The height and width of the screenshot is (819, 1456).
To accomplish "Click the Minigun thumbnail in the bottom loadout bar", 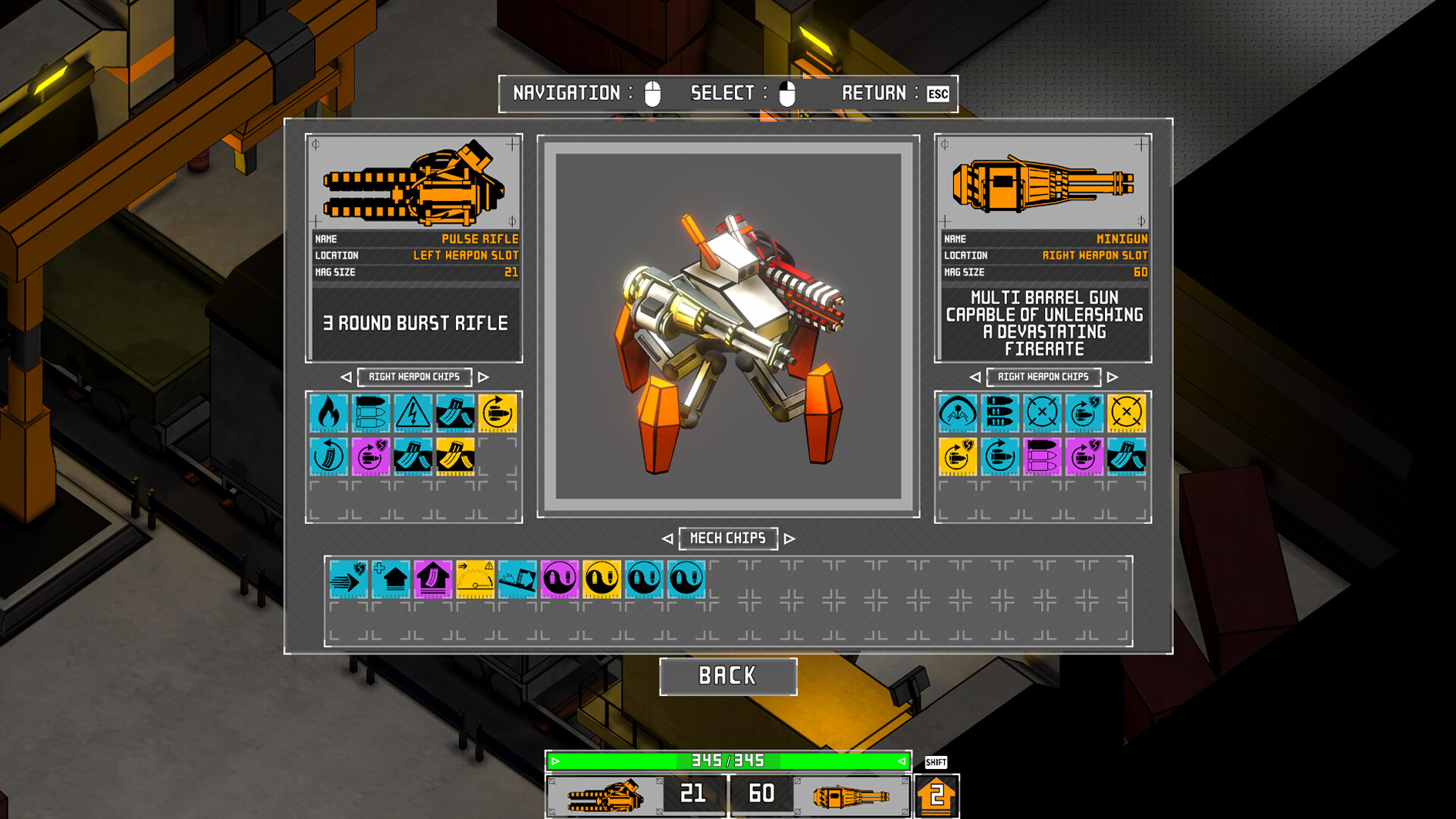I will pyautogui.click(x=847, y=794).
